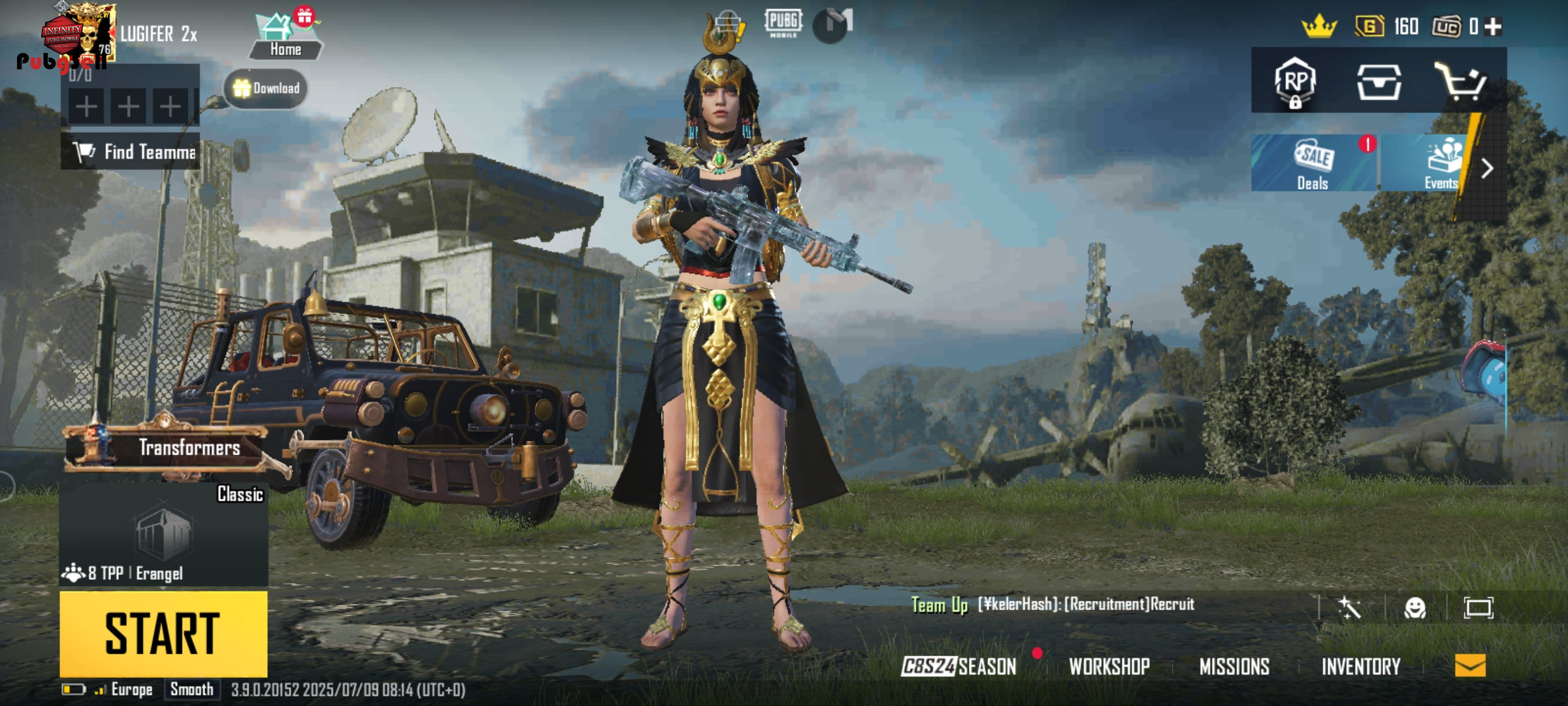Screen dimensions: 1568x706
Task: View the Deals sale panel
Action: coord(1313,163)
